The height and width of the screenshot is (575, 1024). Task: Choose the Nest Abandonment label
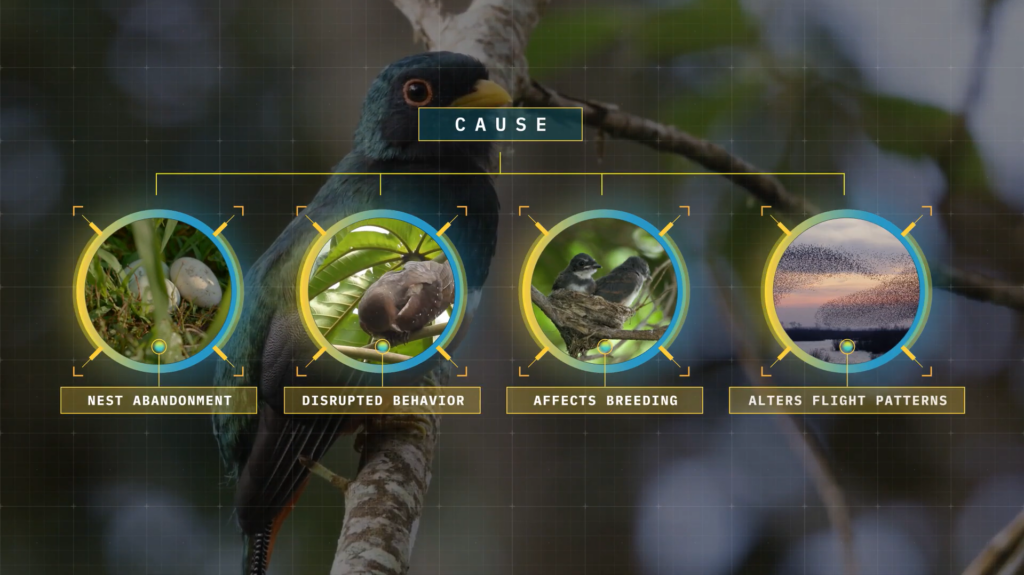tap(159, 401)
